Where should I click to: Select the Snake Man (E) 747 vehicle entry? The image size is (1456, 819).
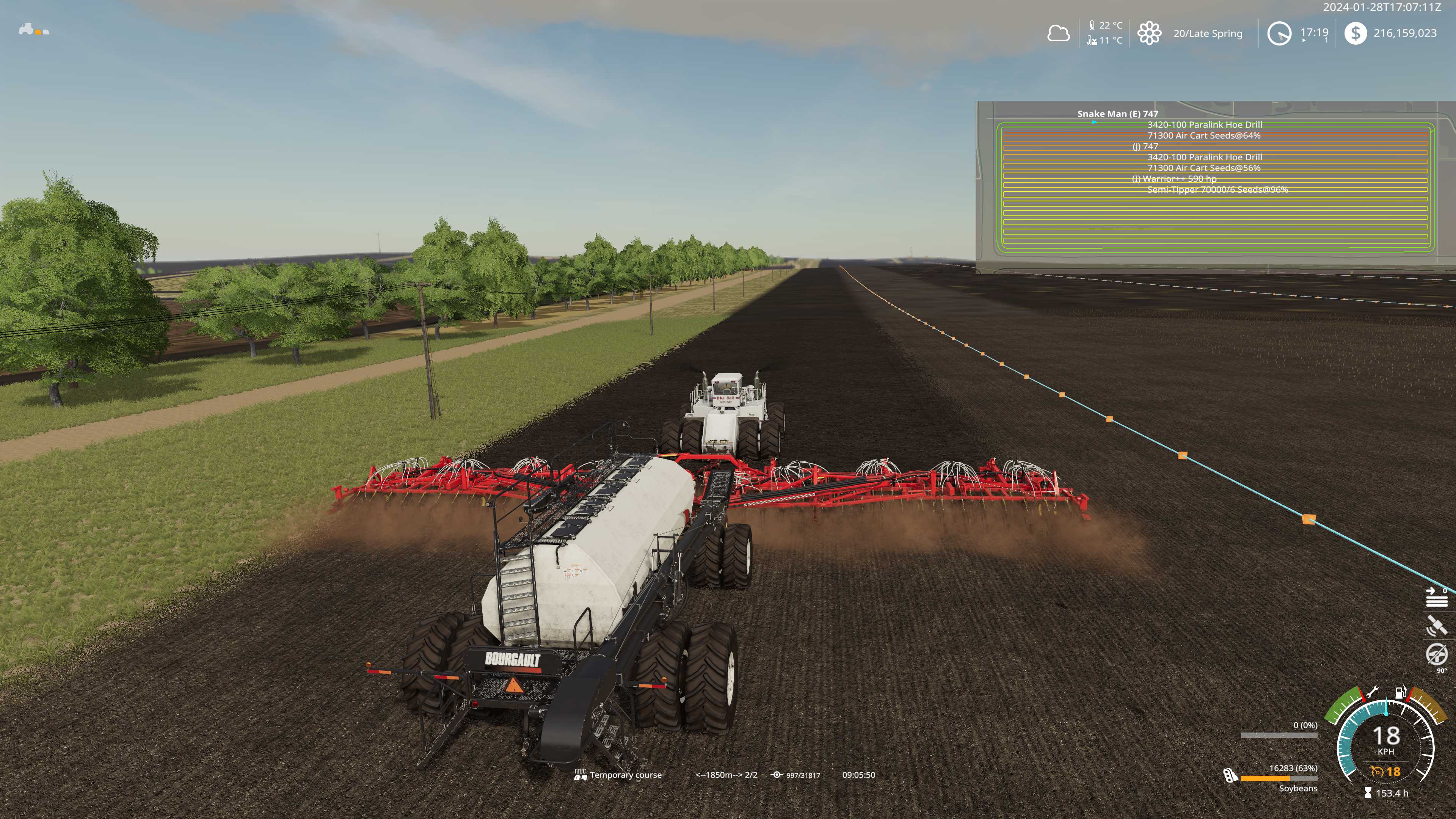(1117, 114)
